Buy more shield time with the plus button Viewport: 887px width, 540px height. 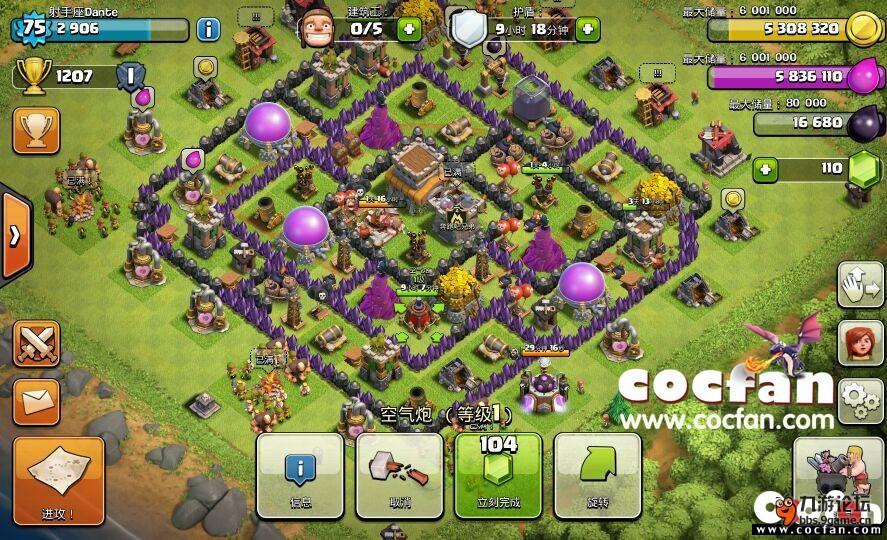[x=587, y=29]
